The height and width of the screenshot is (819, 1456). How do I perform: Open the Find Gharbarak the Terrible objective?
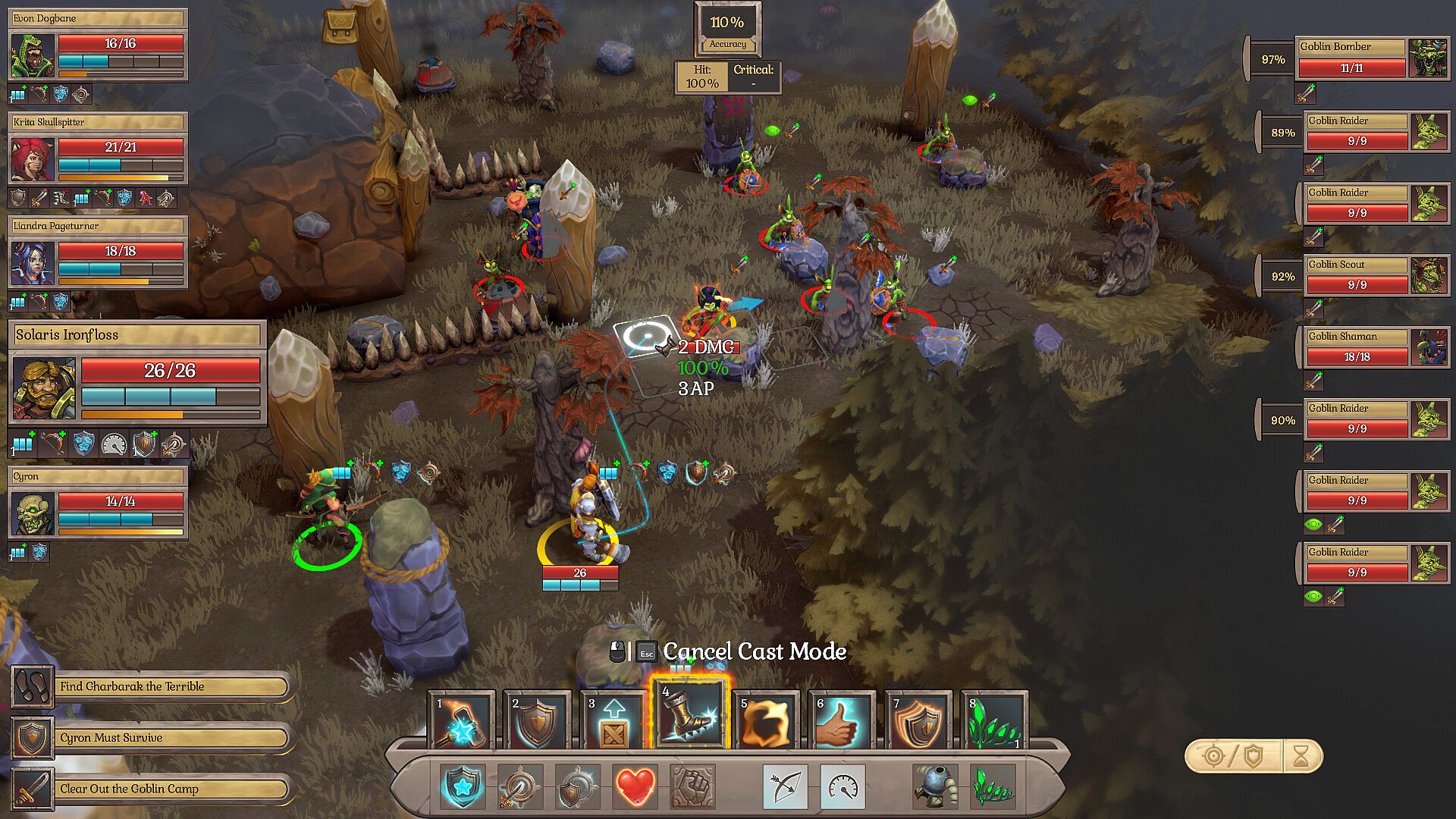pyautogui.click(x=171, y=687)
